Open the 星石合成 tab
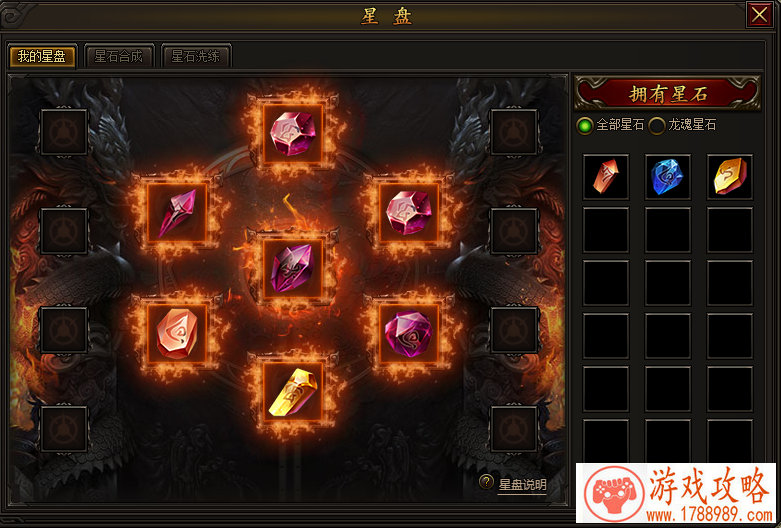781x528 pixels. point(118,56)
